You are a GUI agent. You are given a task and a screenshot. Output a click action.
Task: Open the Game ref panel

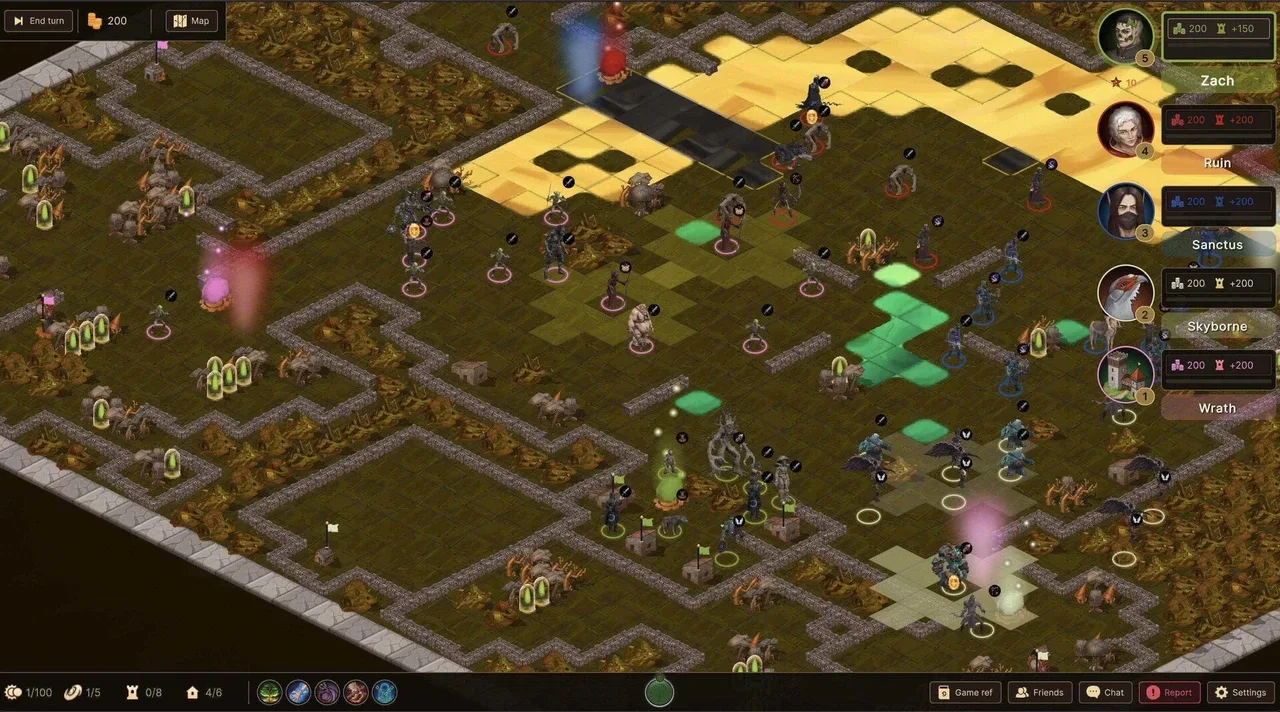(x=965, y=692)
